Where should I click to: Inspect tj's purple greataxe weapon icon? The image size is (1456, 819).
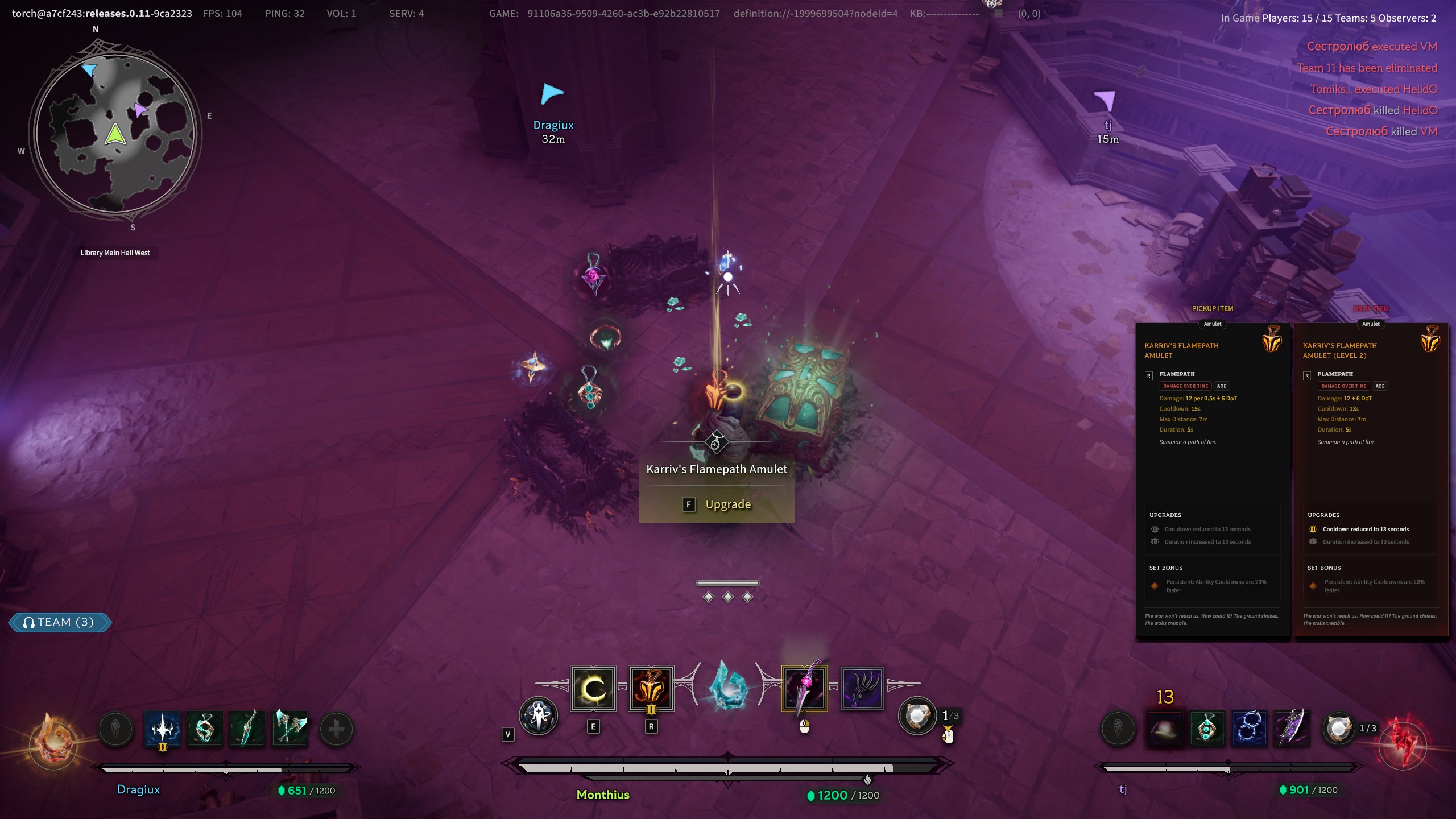[x=1292, y=727]
